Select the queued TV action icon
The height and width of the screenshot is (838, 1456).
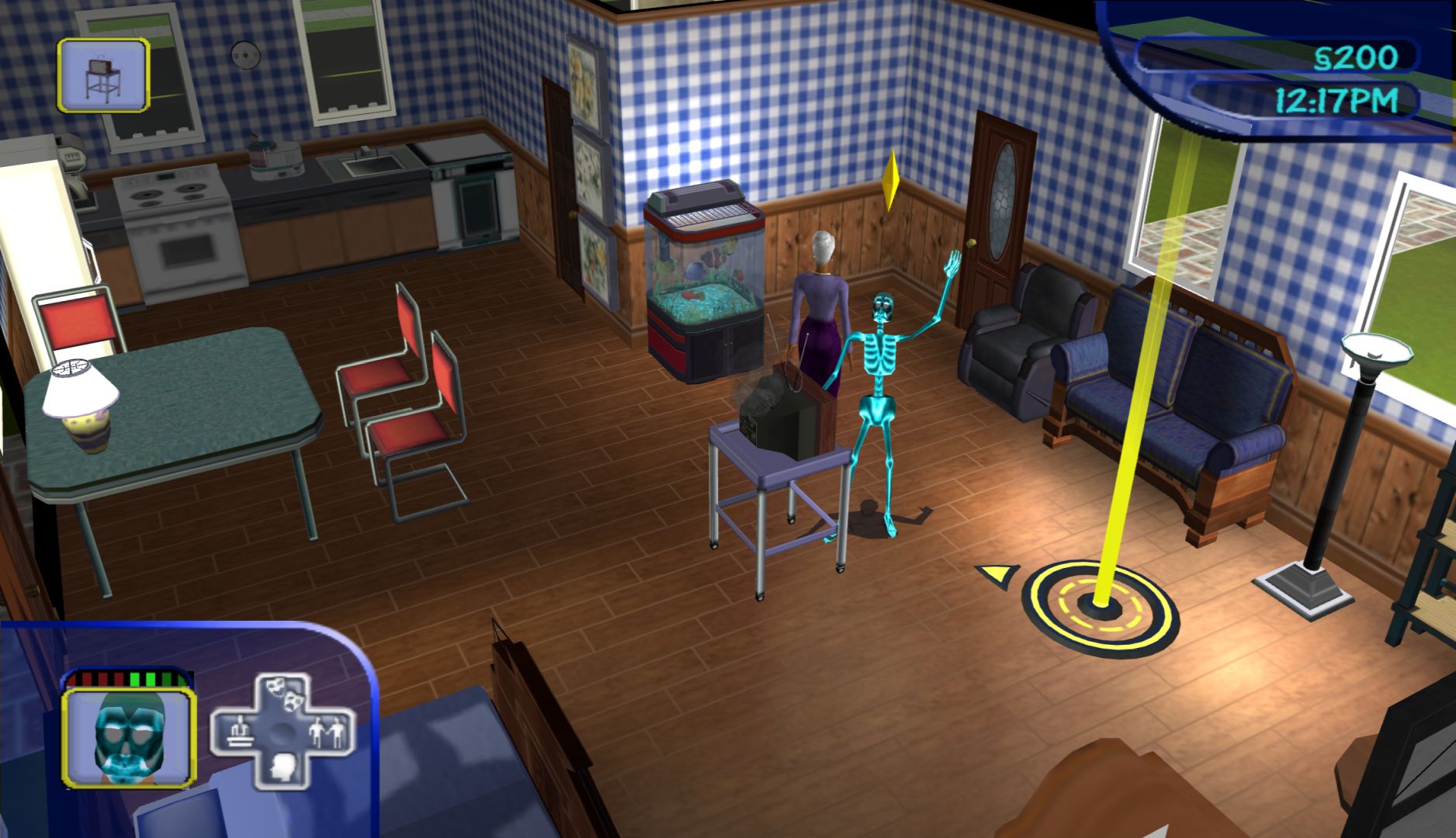[102, 76]
